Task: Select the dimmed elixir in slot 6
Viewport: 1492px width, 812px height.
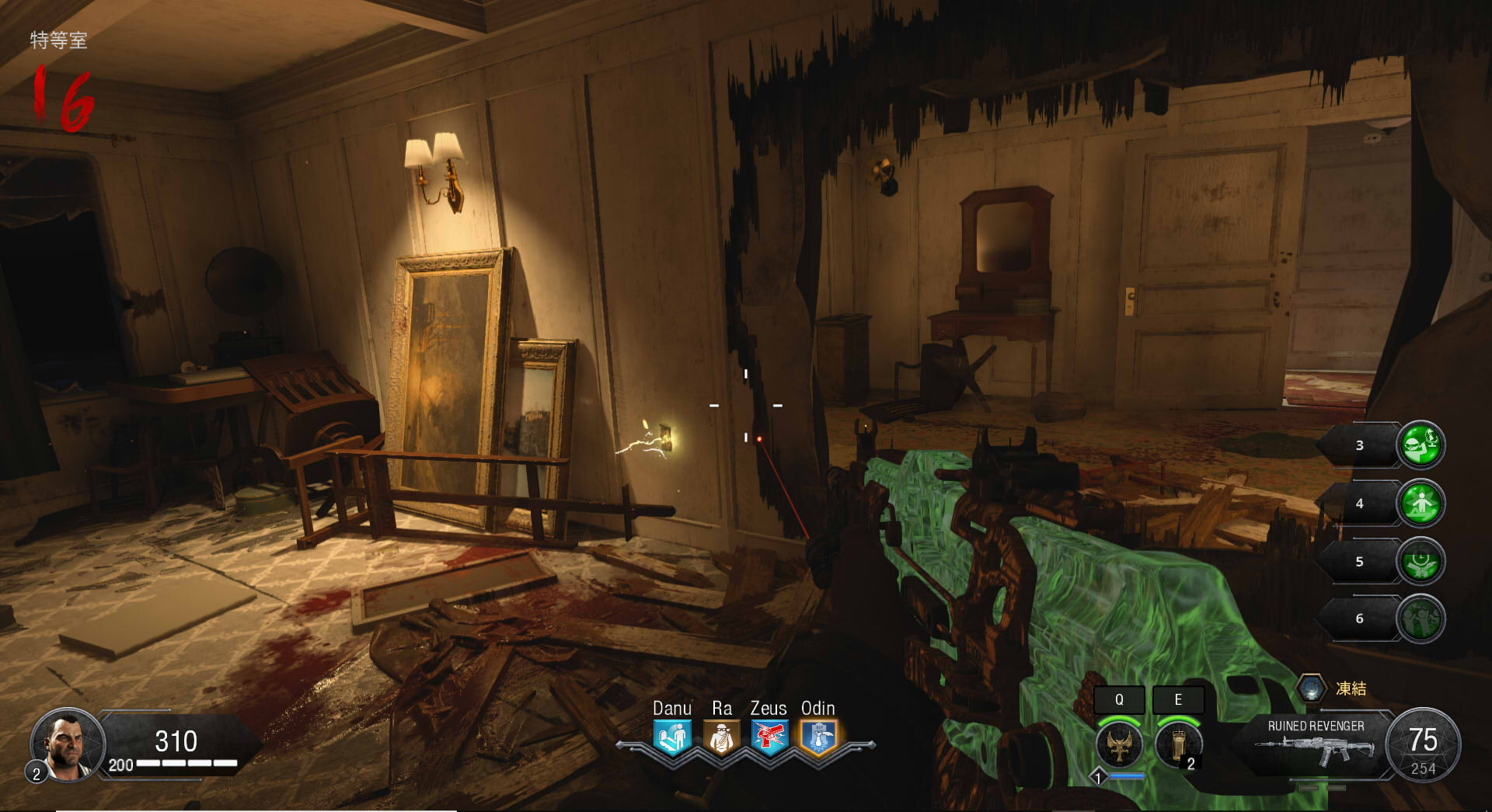Action: click(x=1421, y=619)
